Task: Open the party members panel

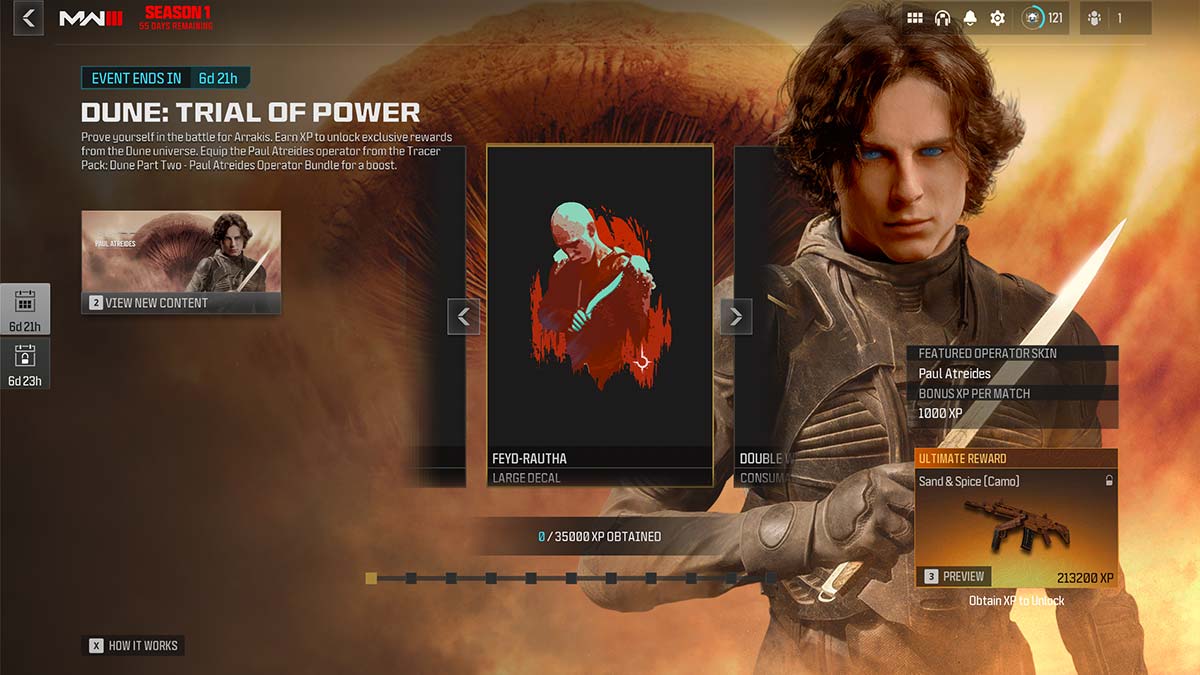Action: click(x=1115, y=18)
